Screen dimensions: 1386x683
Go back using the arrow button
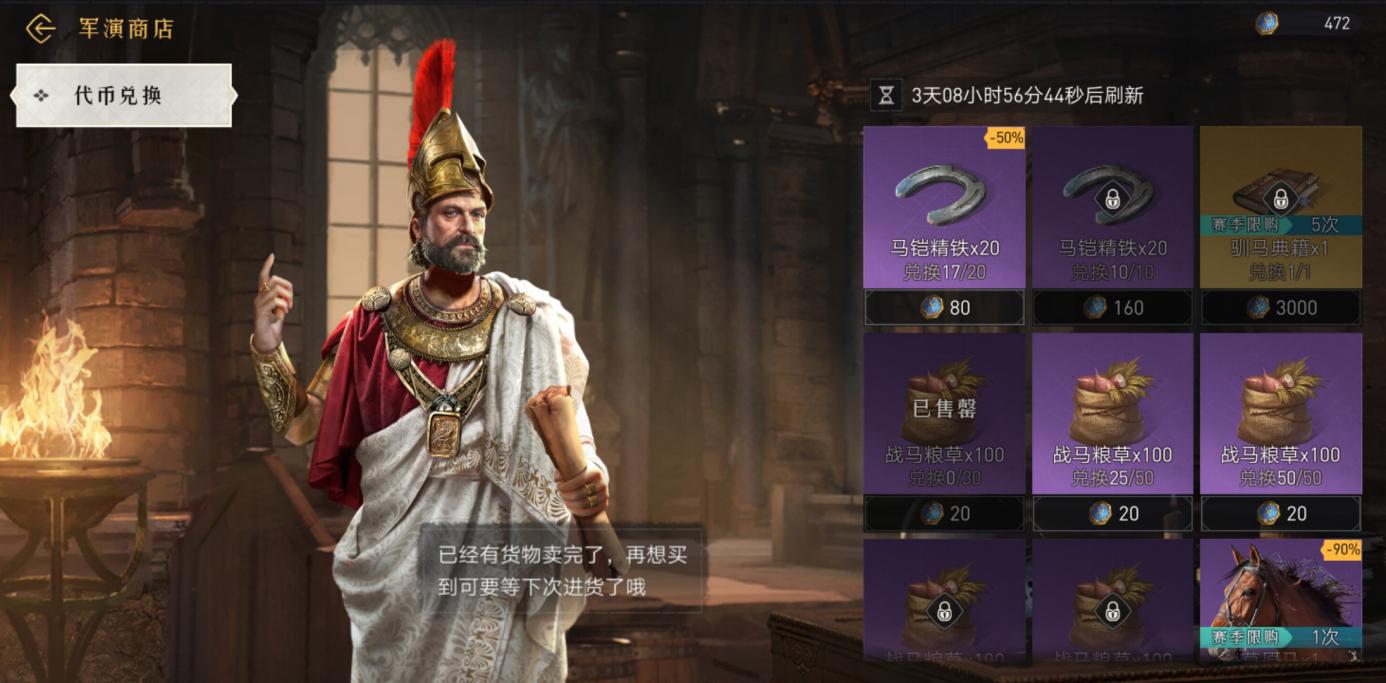[x=40, y=28]
